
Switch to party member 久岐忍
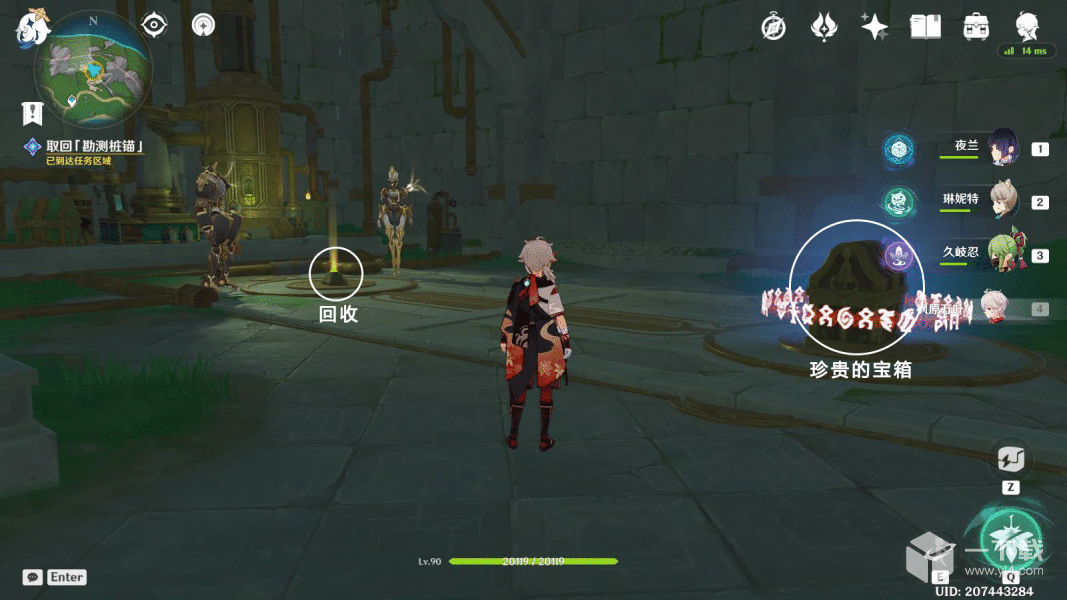[1003, 254]
